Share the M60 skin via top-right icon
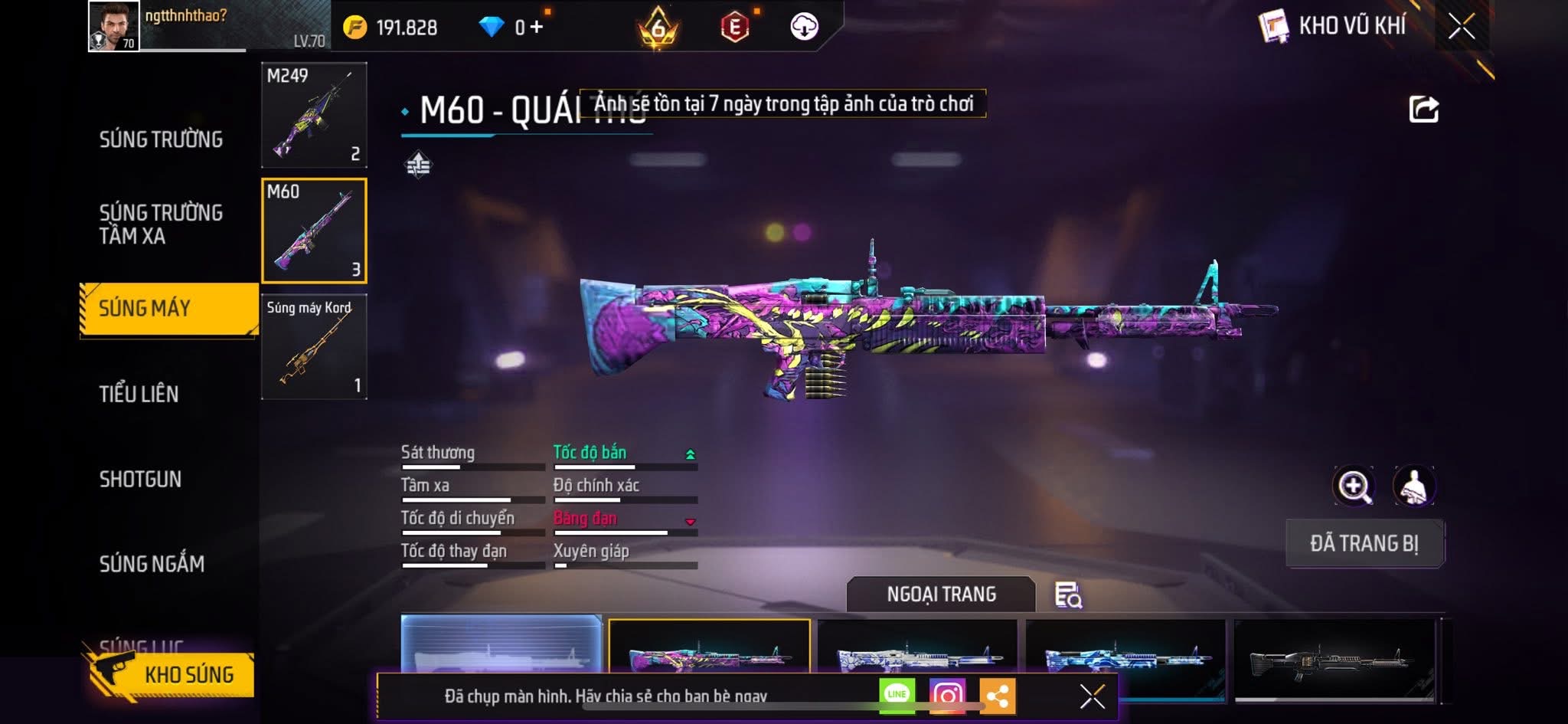 1423,110
